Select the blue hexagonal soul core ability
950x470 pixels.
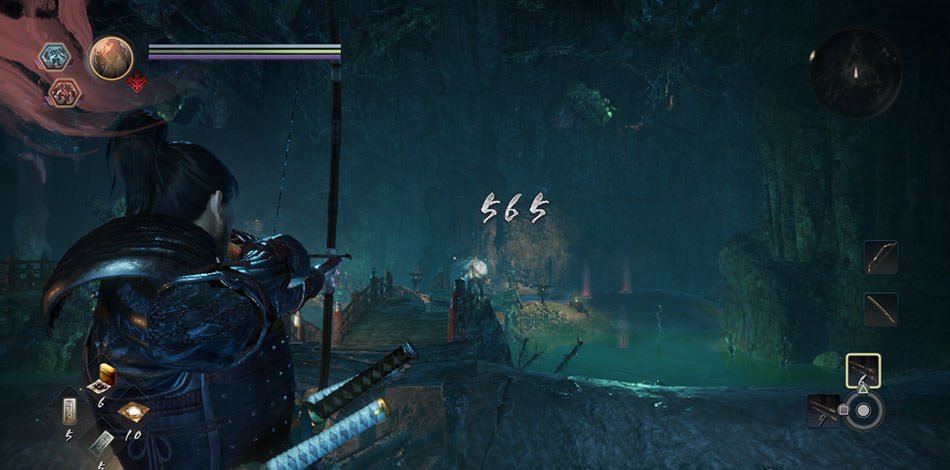tap(54, 56)
